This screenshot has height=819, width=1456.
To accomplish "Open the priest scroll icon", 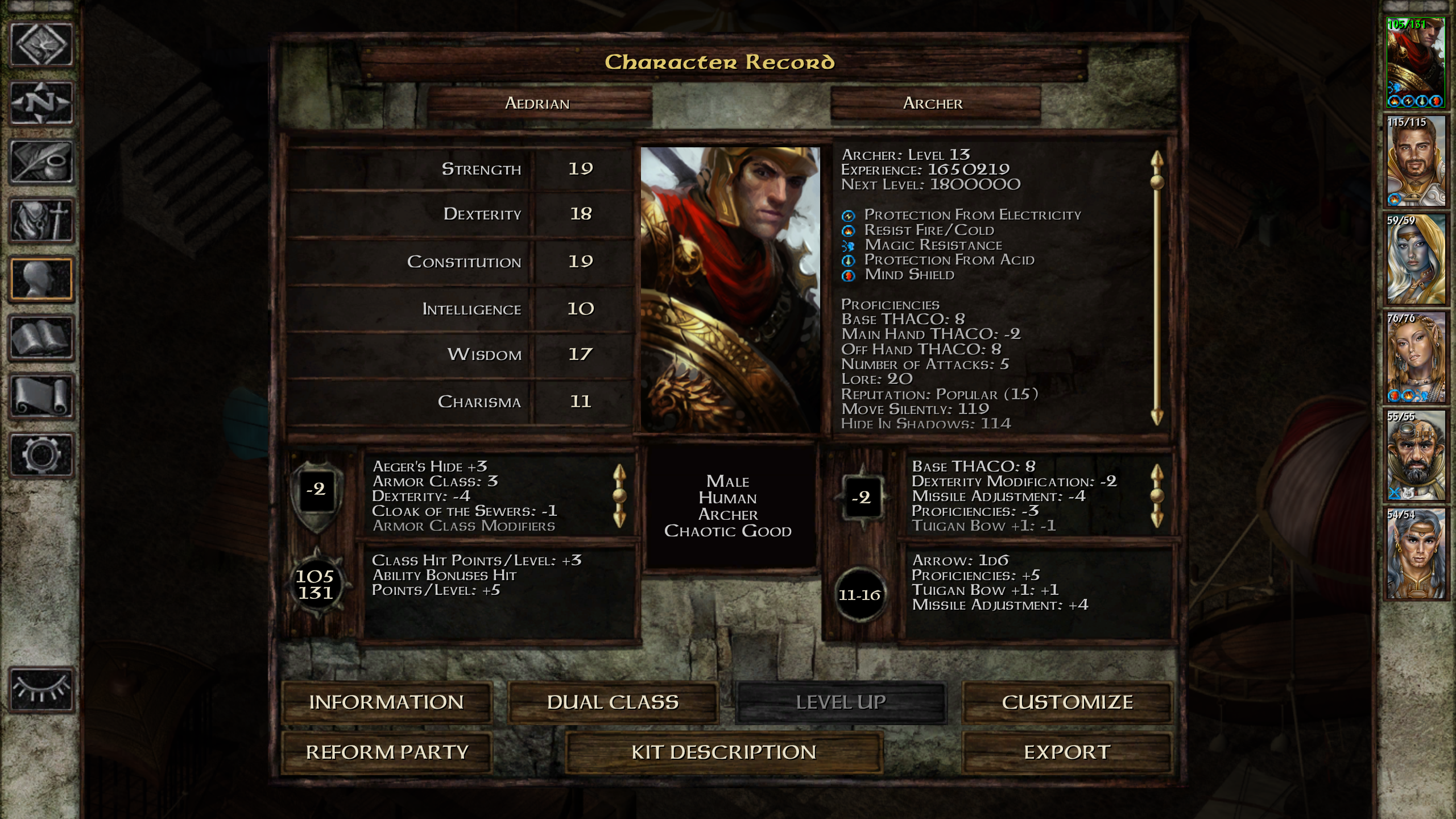I will tap(42, 396).
